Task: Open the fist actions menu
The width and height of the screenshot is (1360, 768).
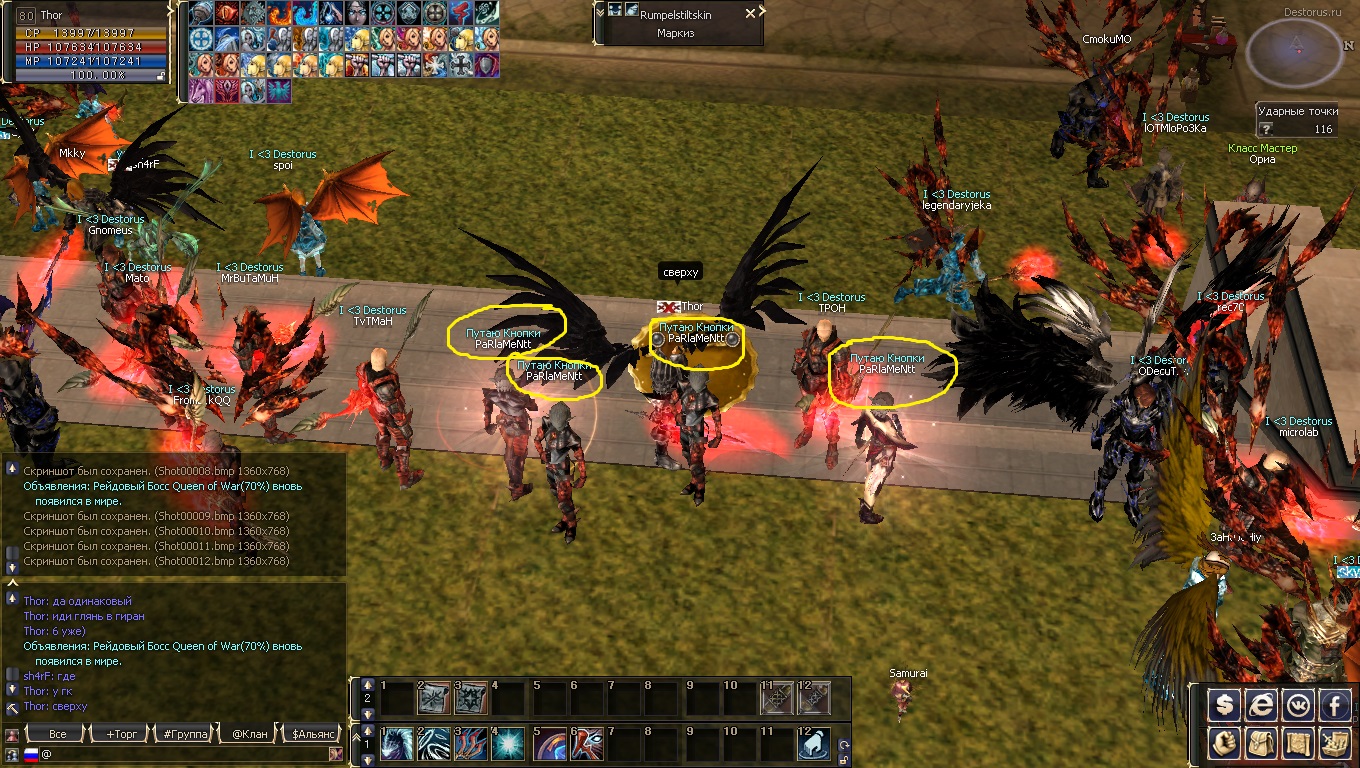Action: click(1224, 742)
